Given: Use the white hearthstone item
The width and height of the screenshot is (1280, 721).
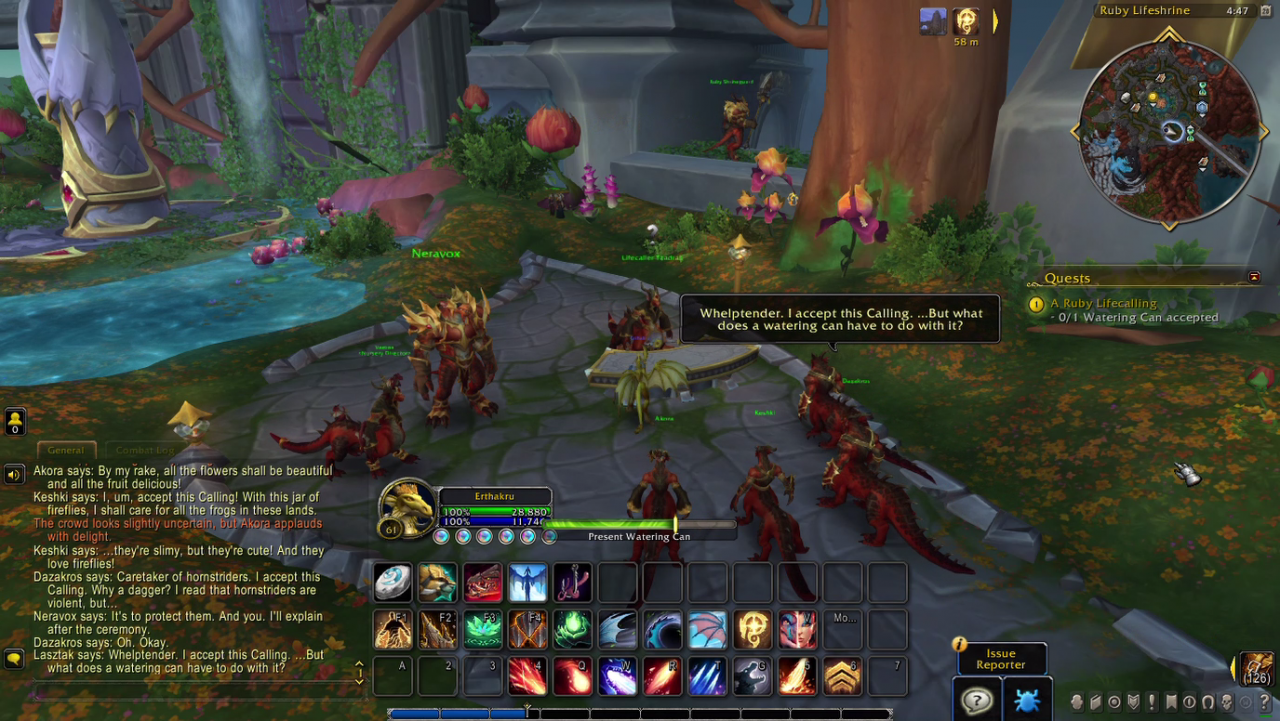Looking at the screenshot, I should pyautogui.click(x=392, y=583).
